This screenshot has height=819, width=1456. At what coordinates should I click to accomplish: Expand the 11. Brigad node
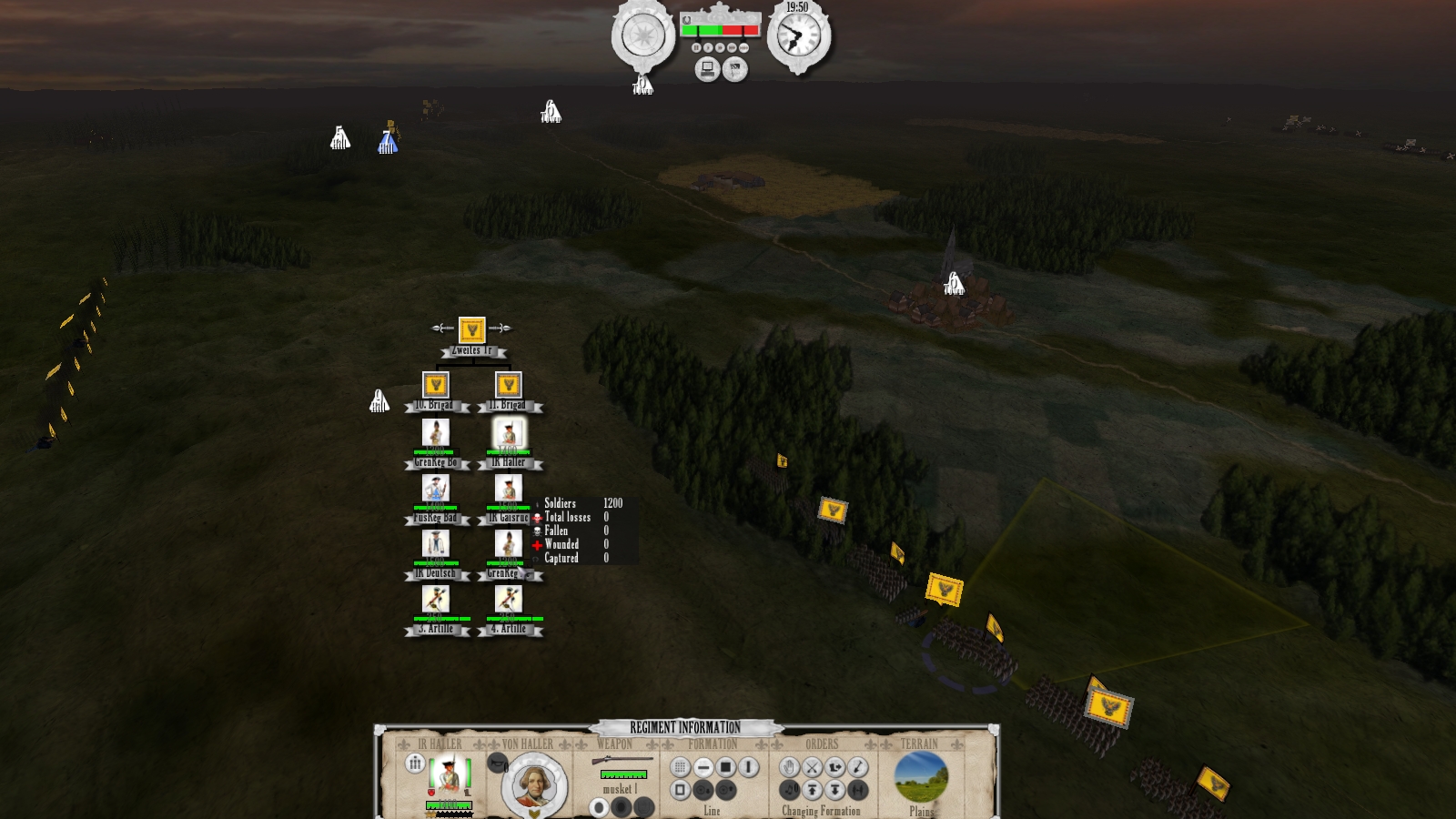click(508, 384)
